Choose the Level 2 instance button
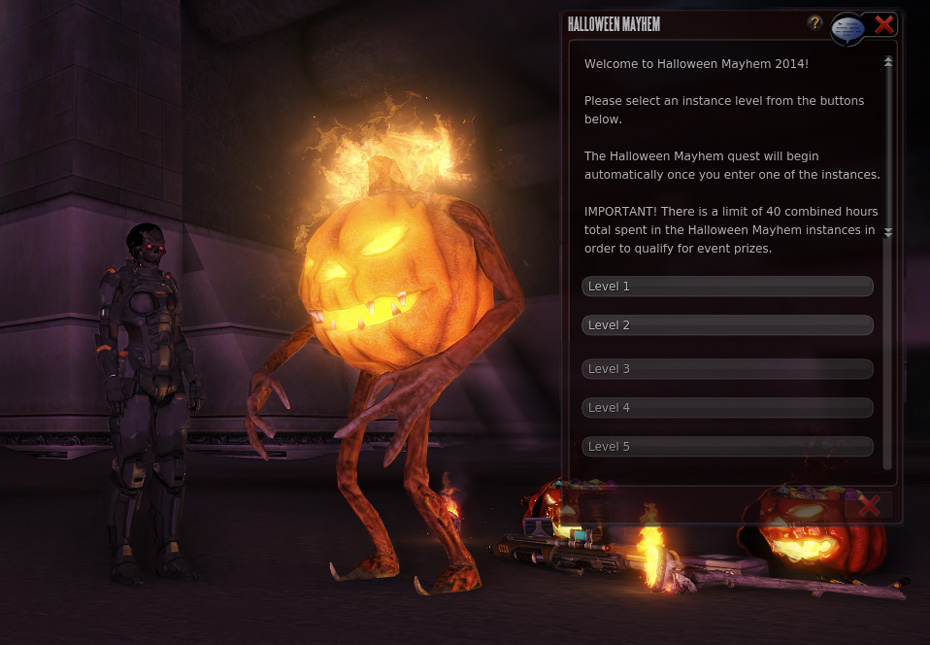The height and width of the screenshot is (645, 930). point(727,326)
